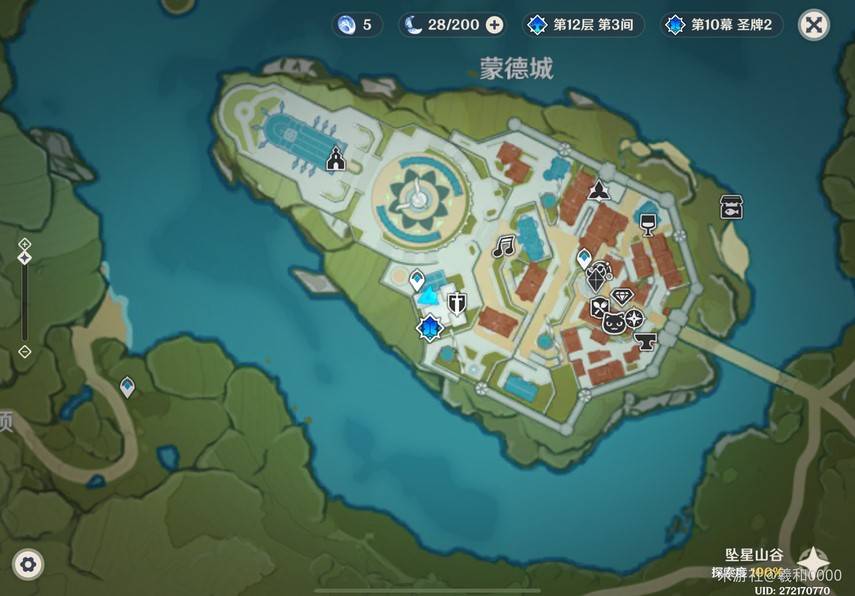Select the souvenir shop diamond marker
The width and height of the screenshot is (855, 596).
624,296
